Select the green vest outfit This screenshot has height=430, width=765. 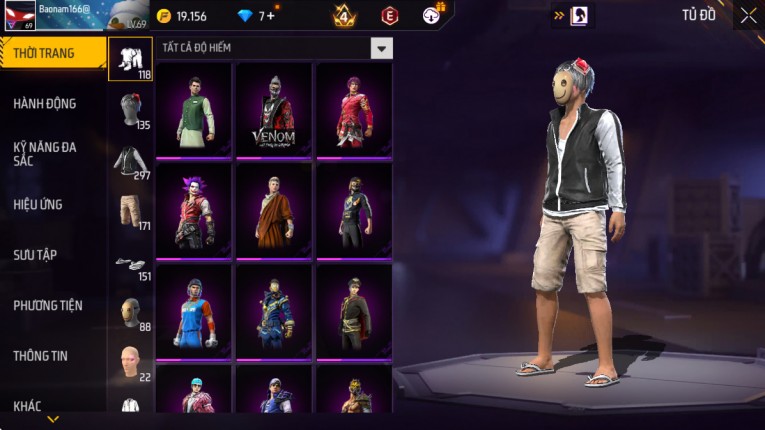(194, 108)
